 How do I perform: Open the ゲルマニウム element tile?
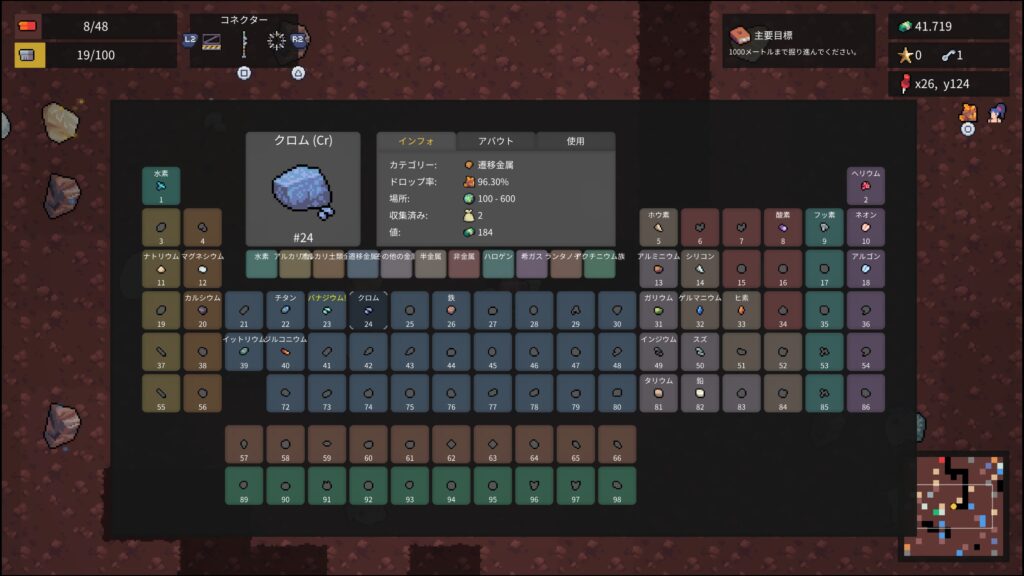pyautogui.click(x=700, y=311)
